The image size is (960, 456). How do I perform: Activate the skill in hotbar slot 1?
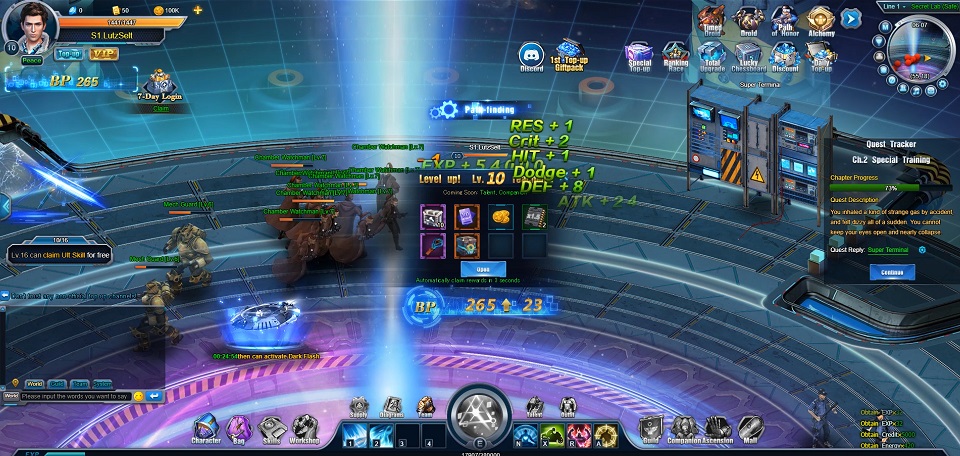click(355, 435)
